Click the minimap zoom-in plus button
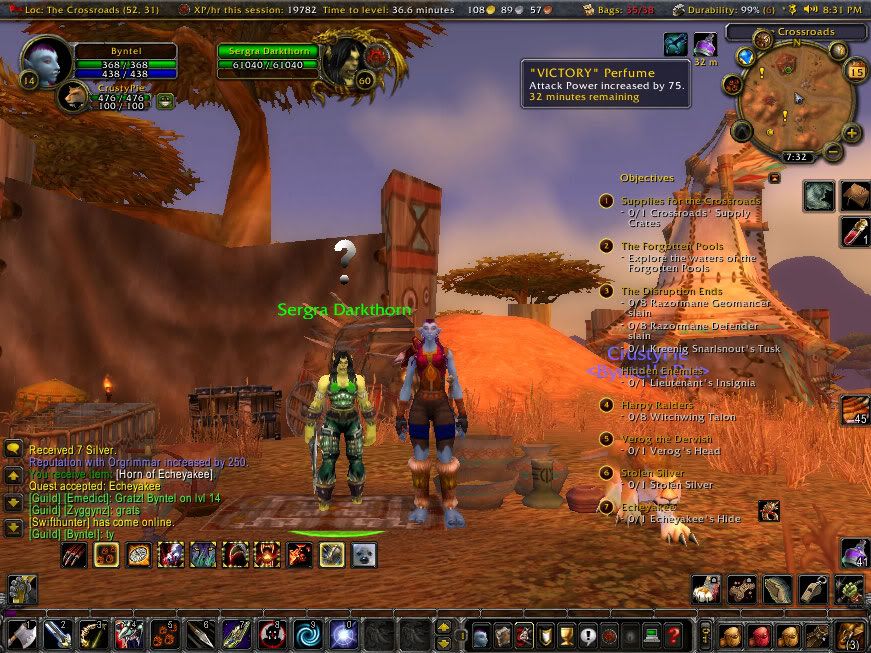 pos(851,133)
